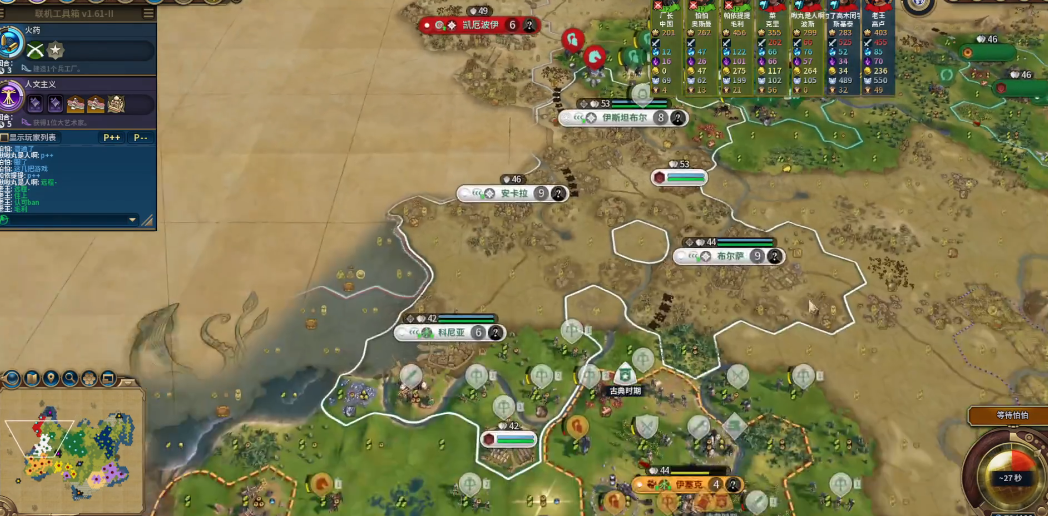1048x516 pixels.
Task: Click the P++ button
Action: click(x=112, y=137)
